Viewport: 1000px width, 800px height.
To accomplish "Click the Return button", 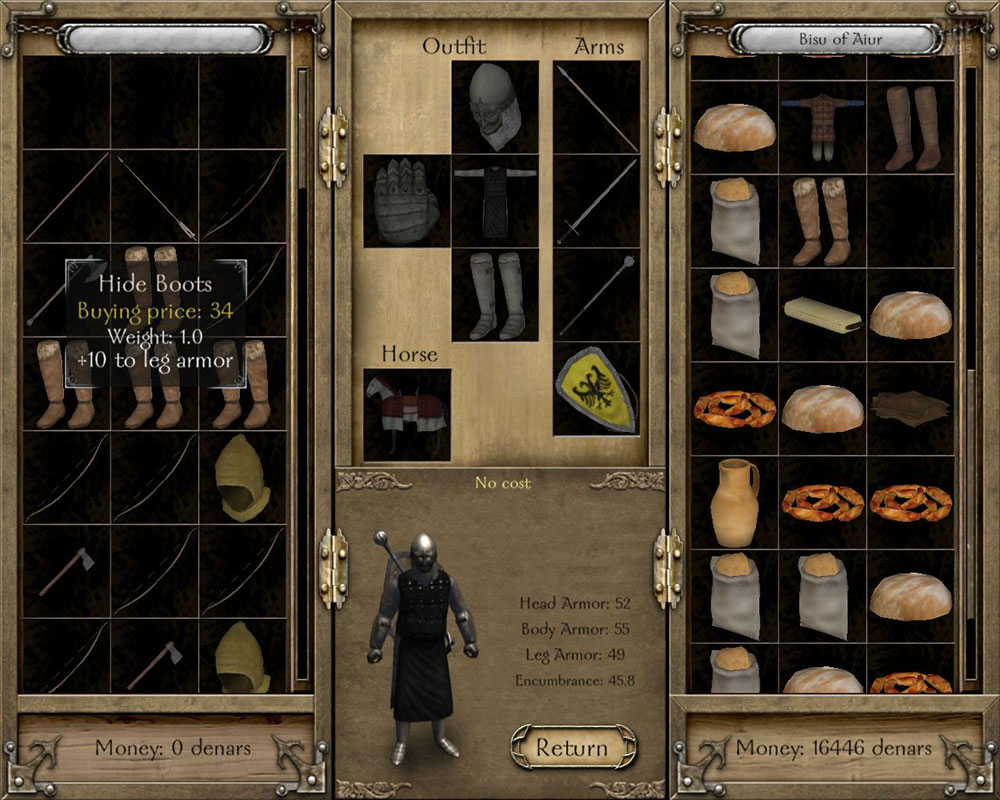I will [x=572, y=747].
